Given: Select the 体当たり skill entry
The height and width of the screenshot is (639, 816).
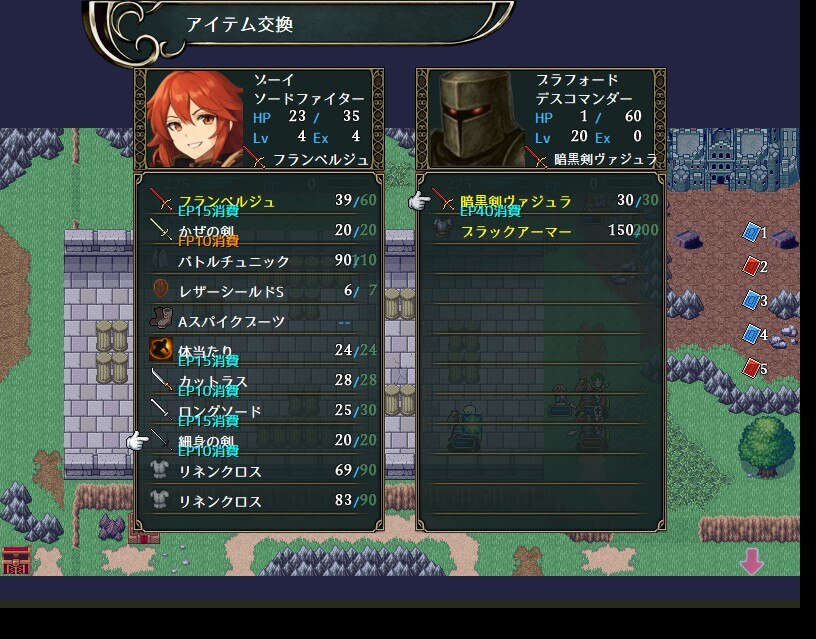Looking at the screenshot, I should (260, 351).
